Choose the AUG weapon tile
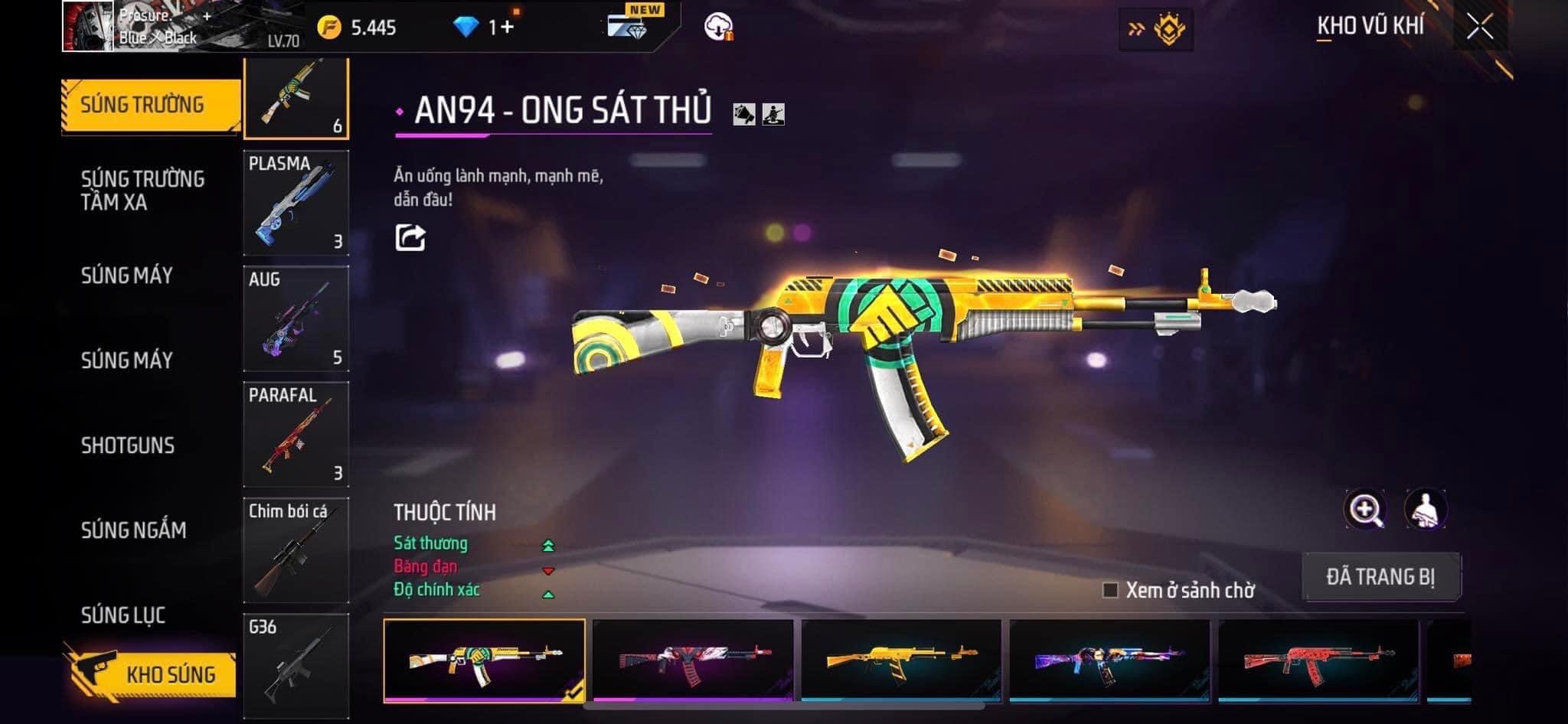Image resolution: width=1568 pixels, height=724 pixels. click(x=296, y=318)
